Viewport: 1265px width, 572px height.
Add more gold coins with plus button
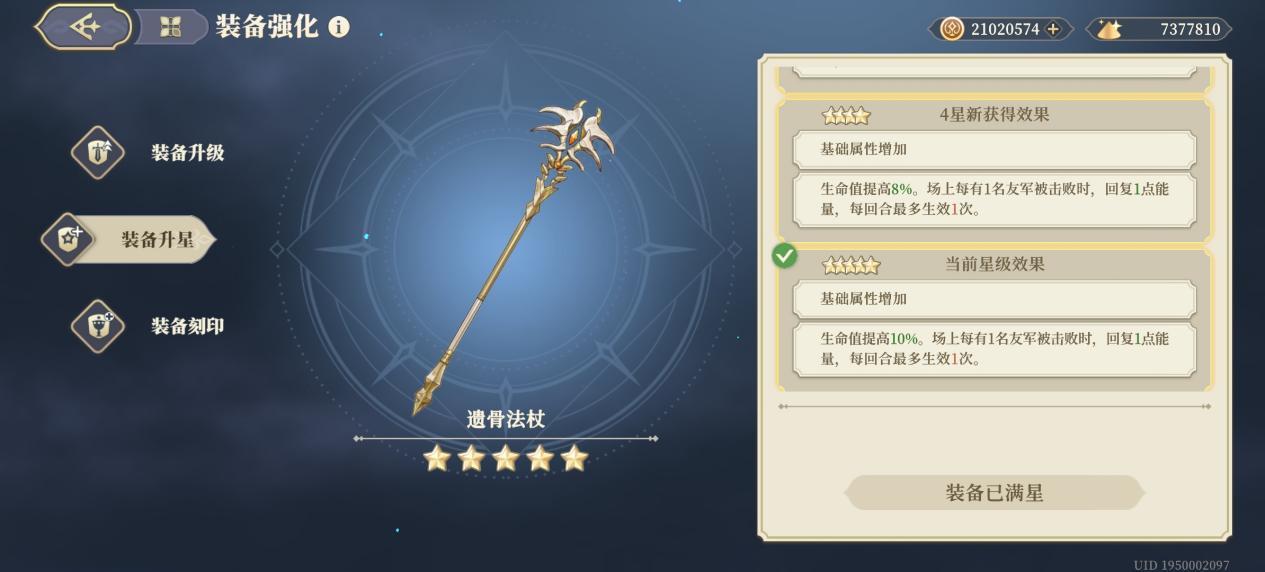(x=1053, y=29)
